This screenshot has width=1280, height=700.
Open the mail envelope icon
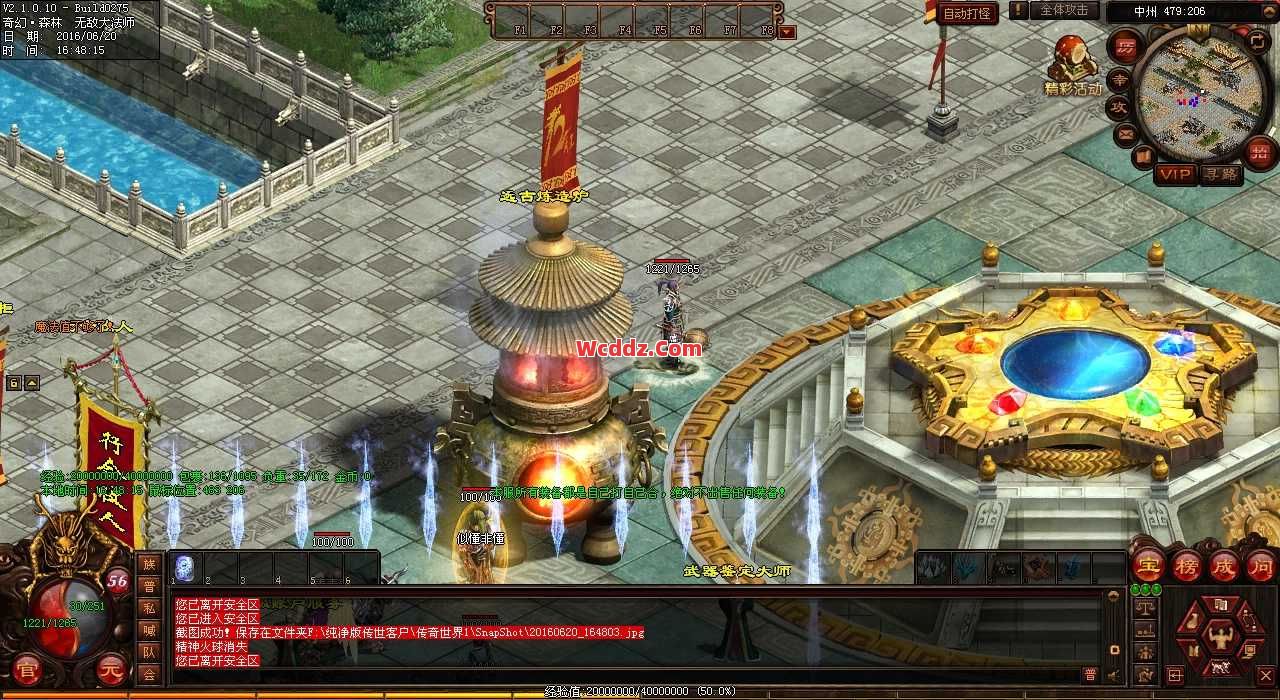1126,133
